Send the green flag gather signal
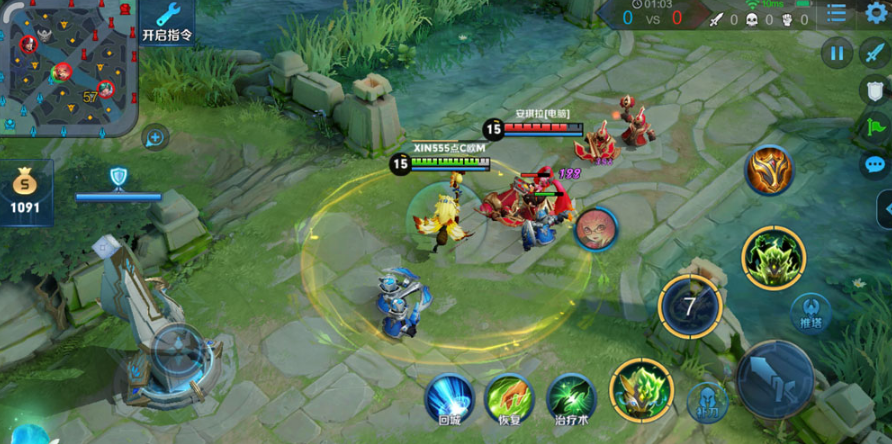The height and width of the screenshot is (444, 892). pos(876,127)
